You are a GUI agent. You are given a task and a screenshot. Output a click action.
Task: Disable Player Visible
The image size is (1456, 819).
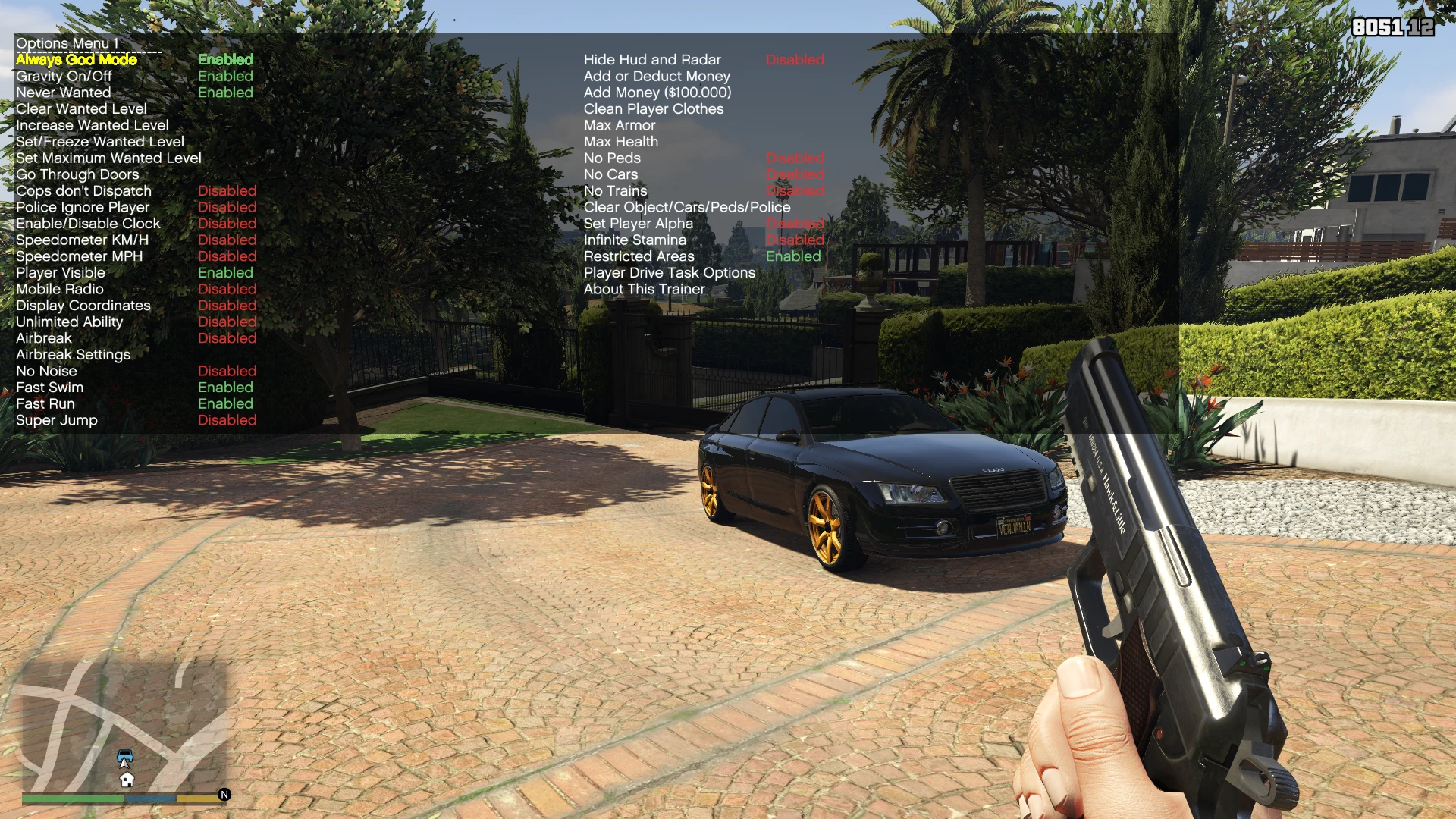pos(61,272)
